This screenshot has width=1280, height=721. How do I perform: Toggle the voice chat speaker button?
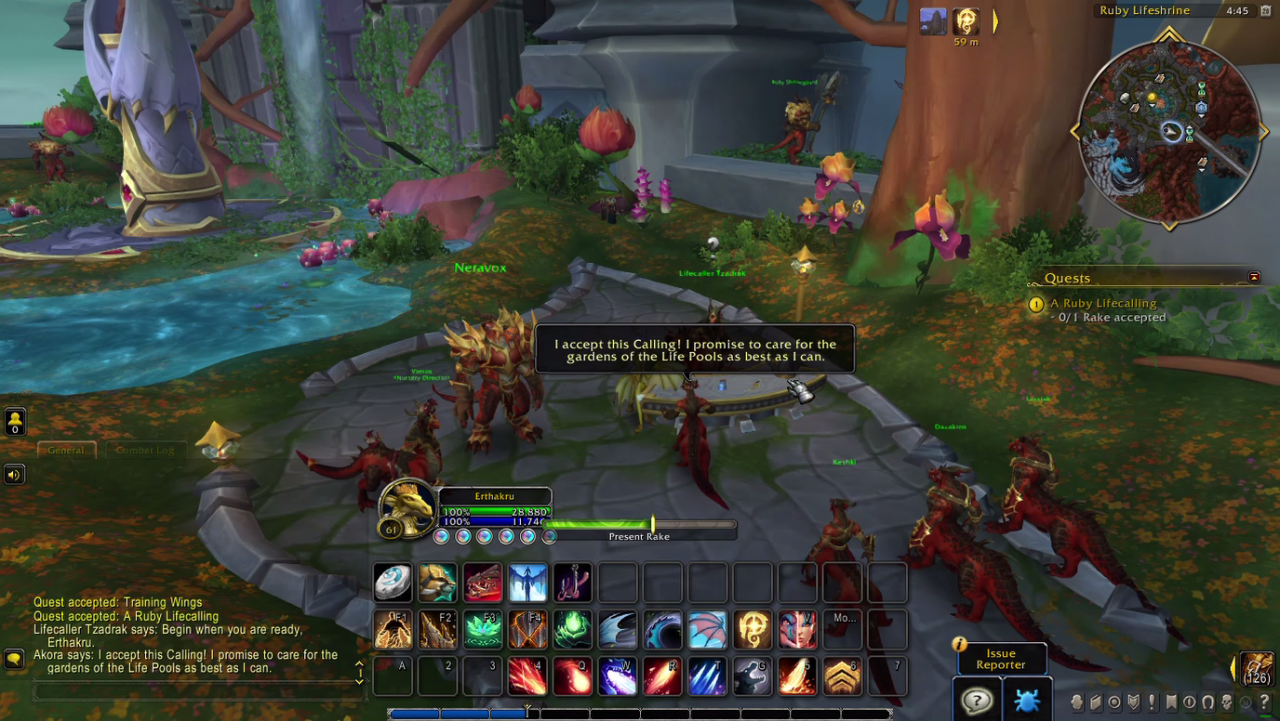[14, 474]
